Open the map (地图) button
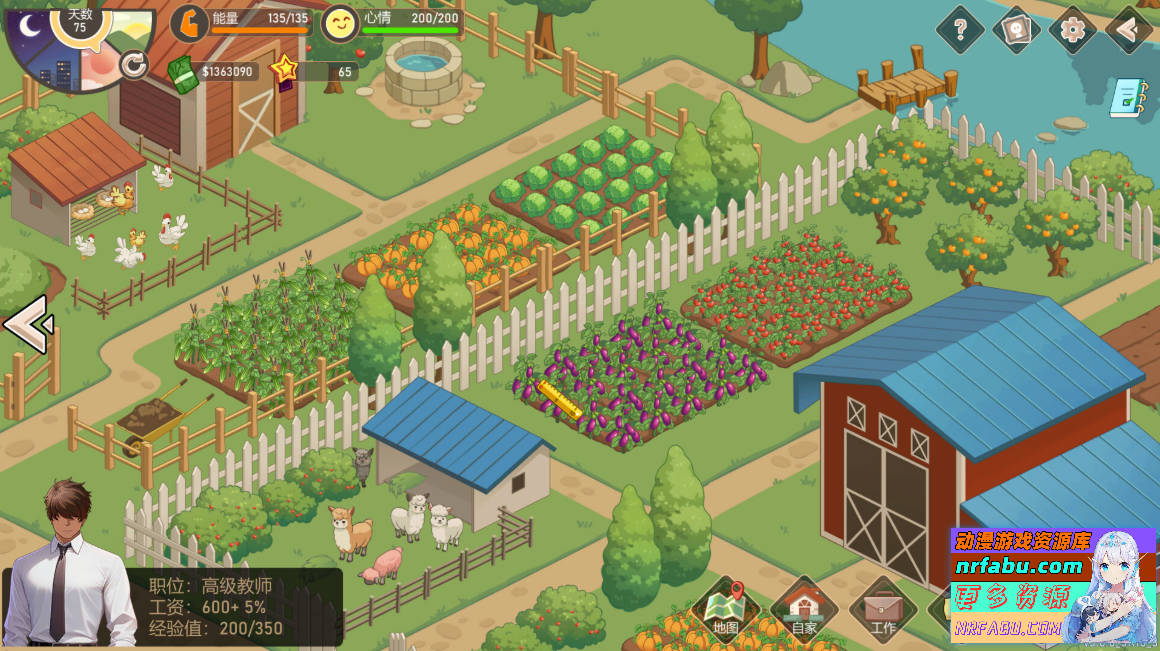 click(726, 609)
